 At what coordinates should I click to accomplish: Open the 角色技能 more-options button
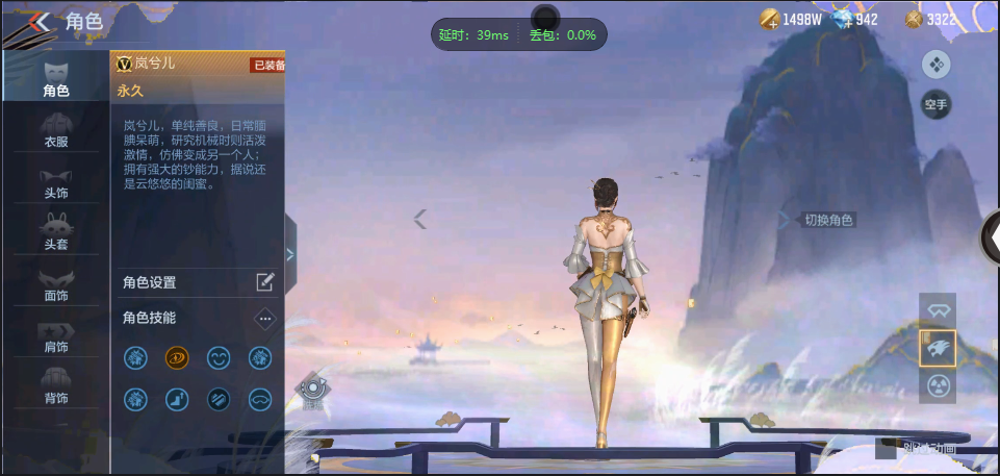(265, 318)
